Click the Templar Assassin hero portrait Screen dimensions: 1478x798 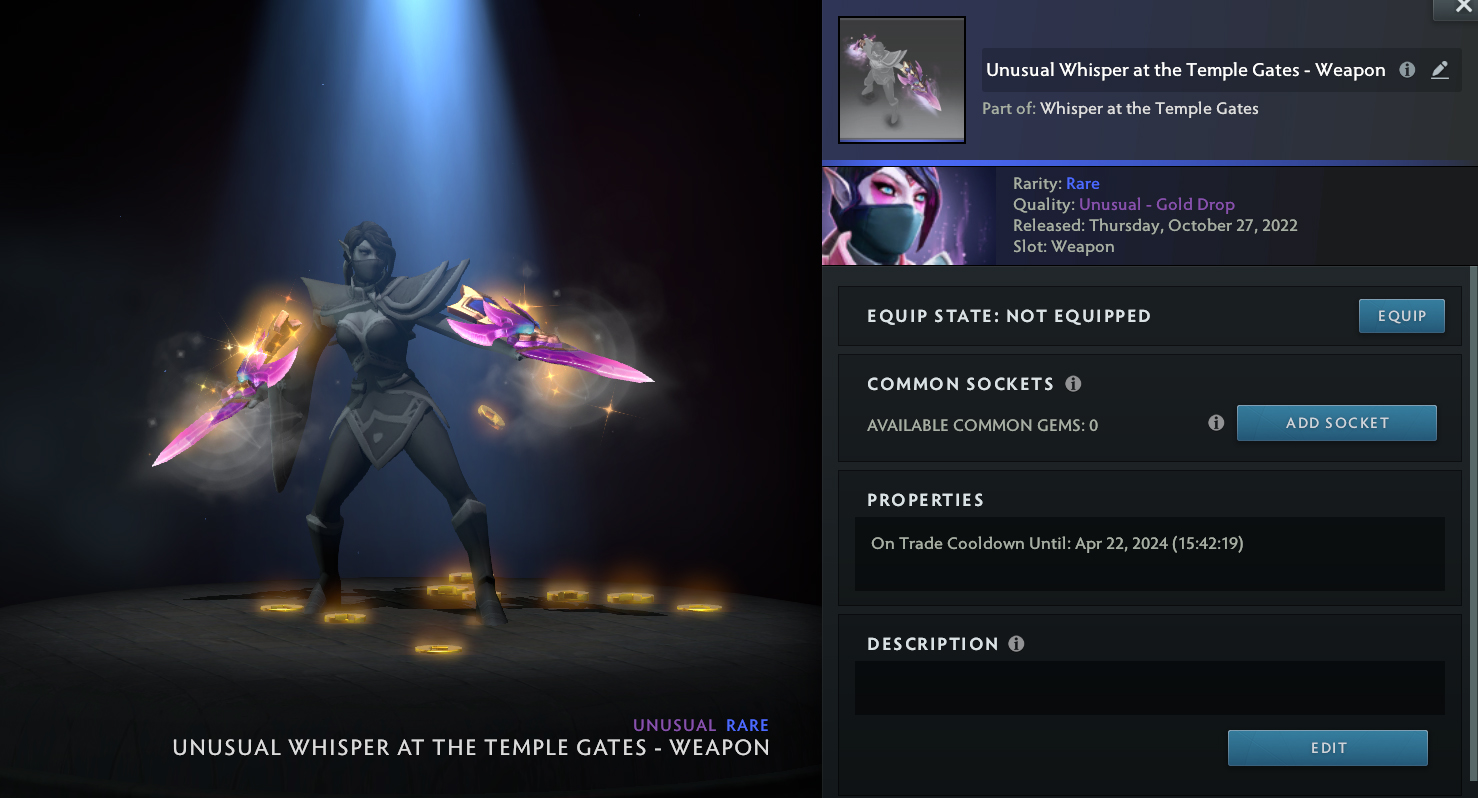(908, 216)
